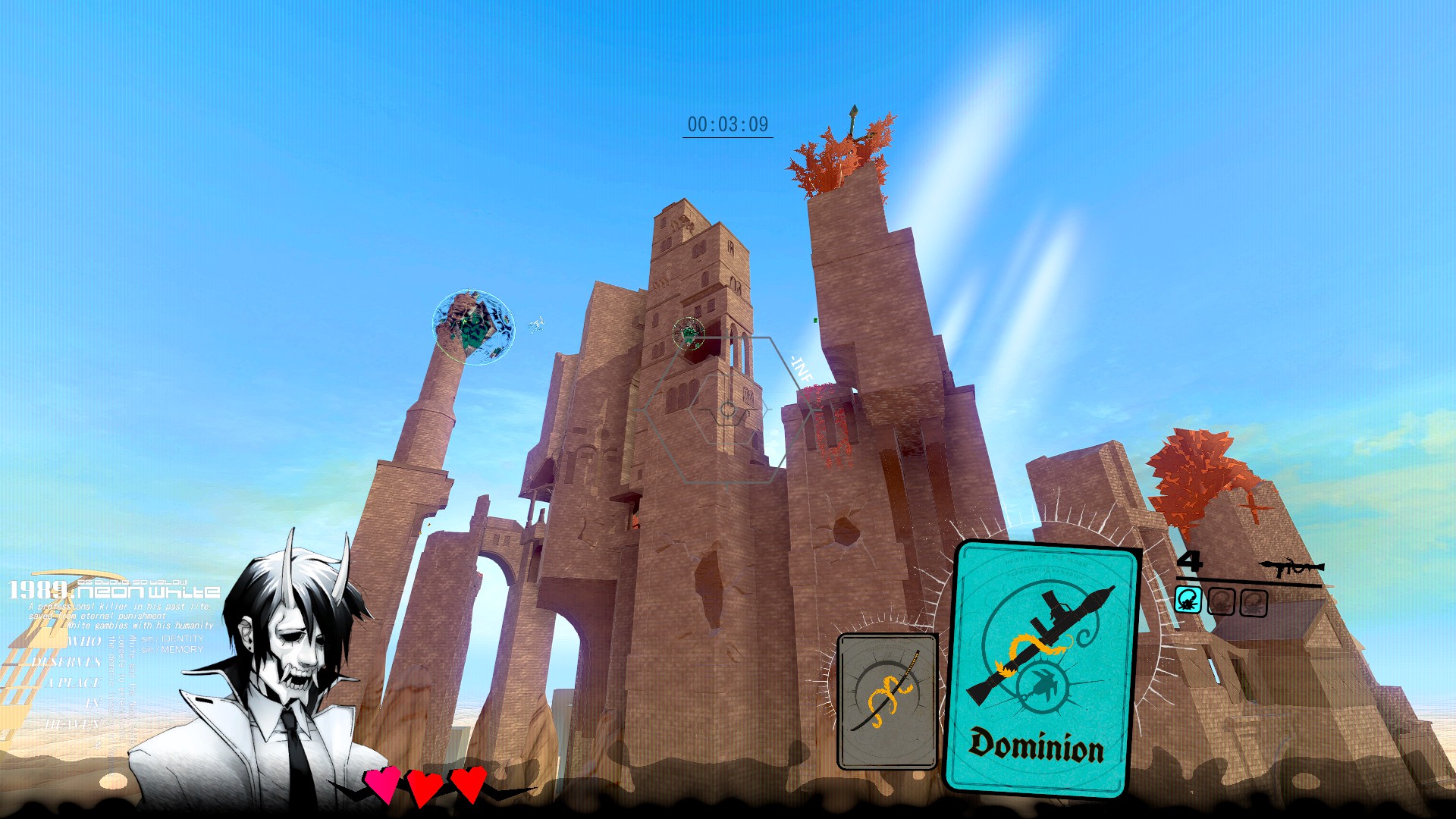
Task: Select the sin/MEMORY label
Action: [x=174, y=650]
